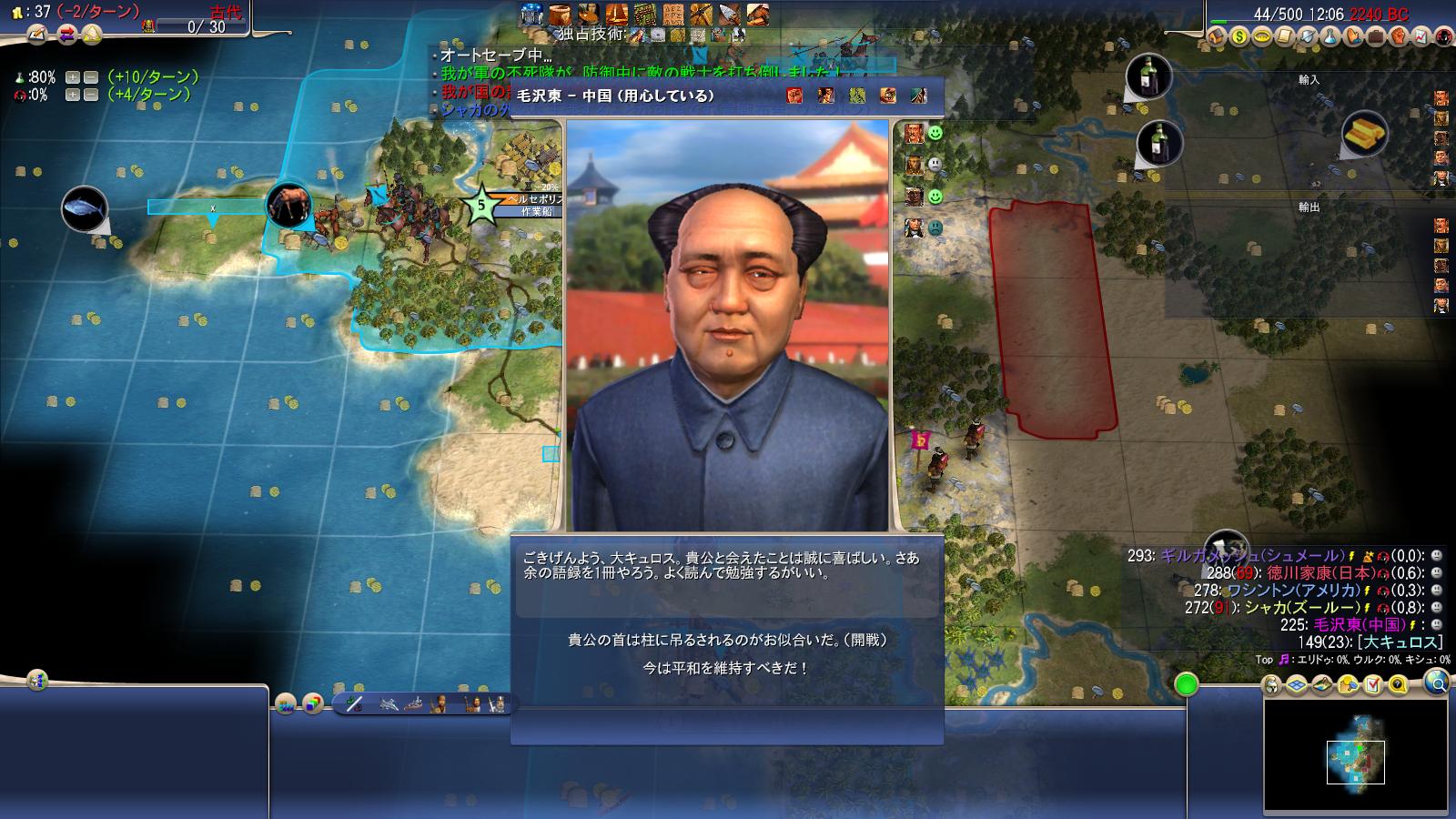1456x819 pixels.
Task: Open the civics screen (crown icon)
Action: coord(1262,36)
